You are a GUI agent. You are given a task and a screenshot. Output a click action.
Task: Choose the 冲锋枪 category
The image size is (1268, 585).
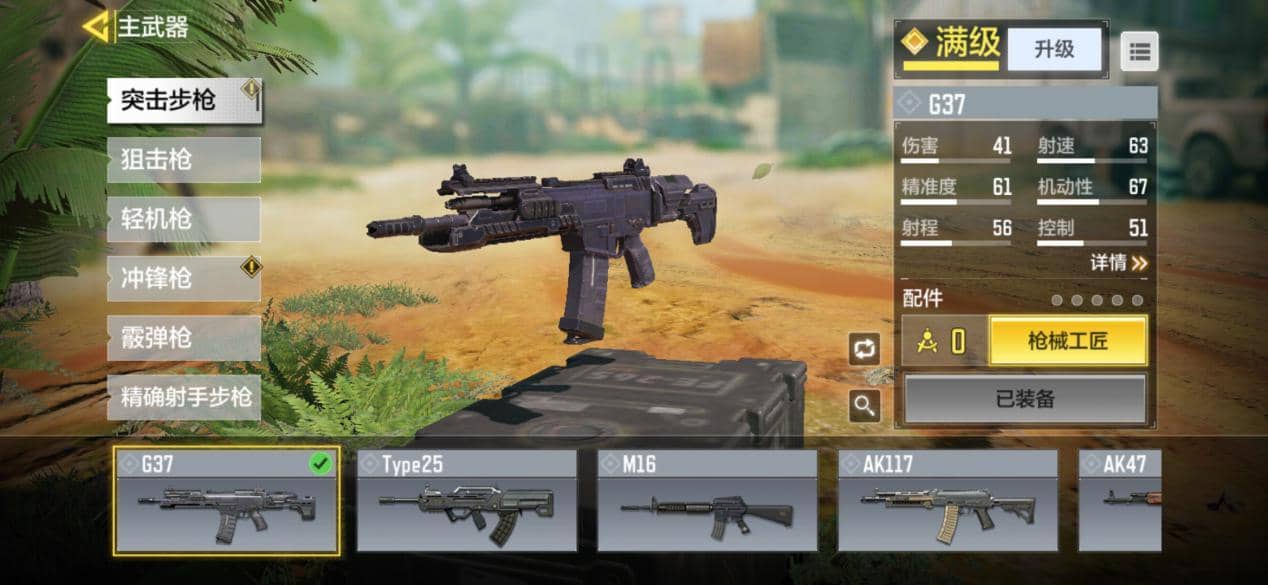tap(183, 279)
